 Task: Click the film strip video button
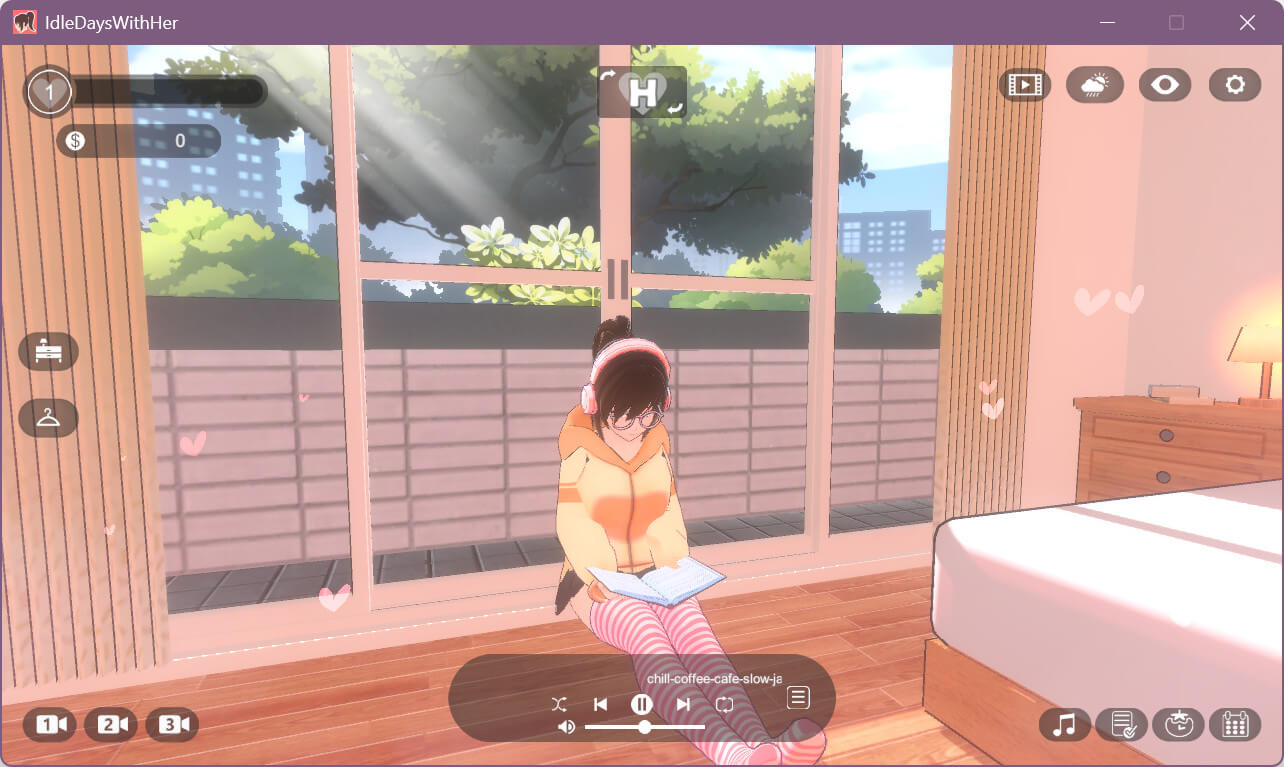1024,85
